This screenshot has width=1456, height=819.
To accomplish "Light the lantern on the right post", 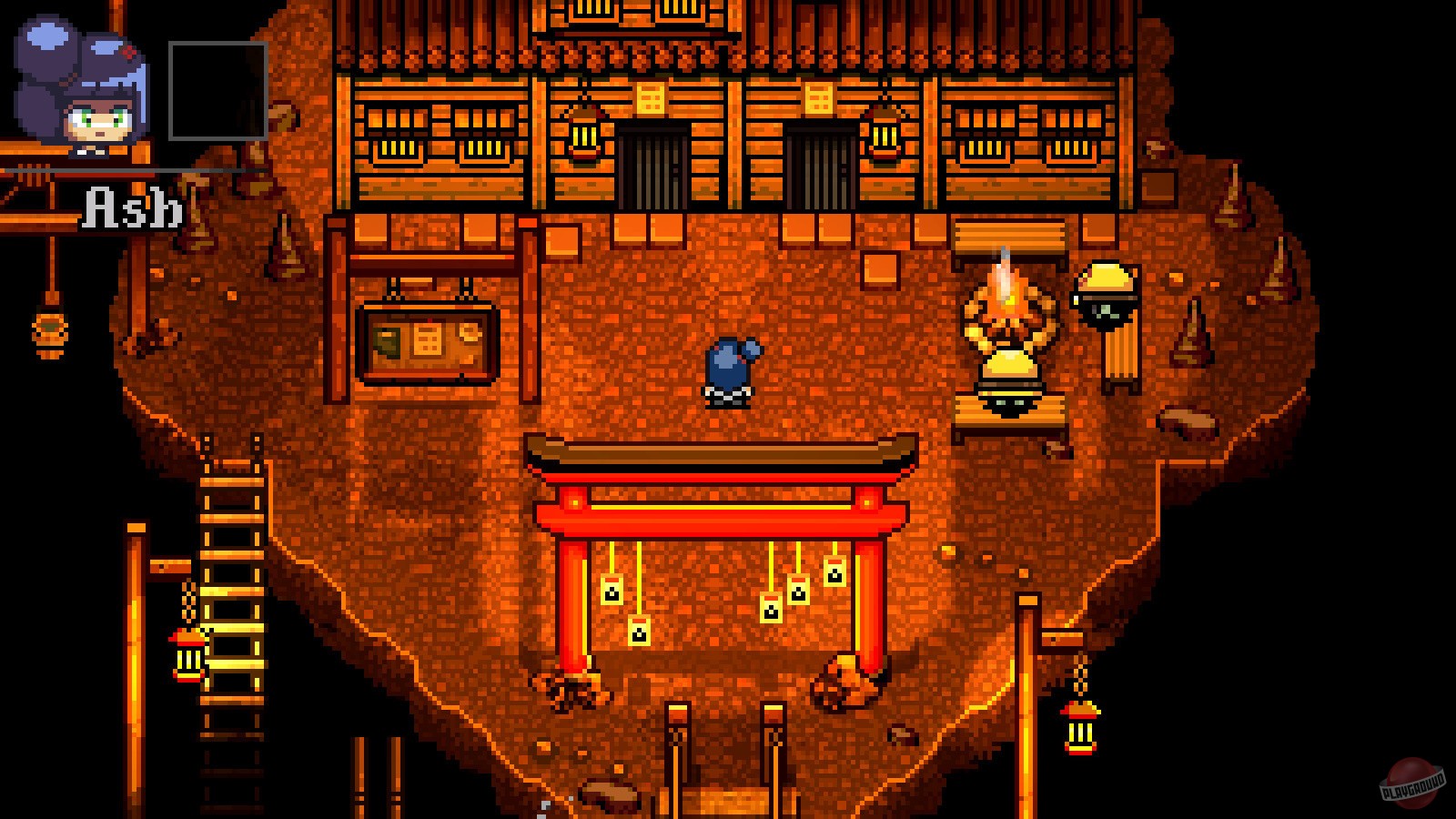I will tap(1078, 728).
